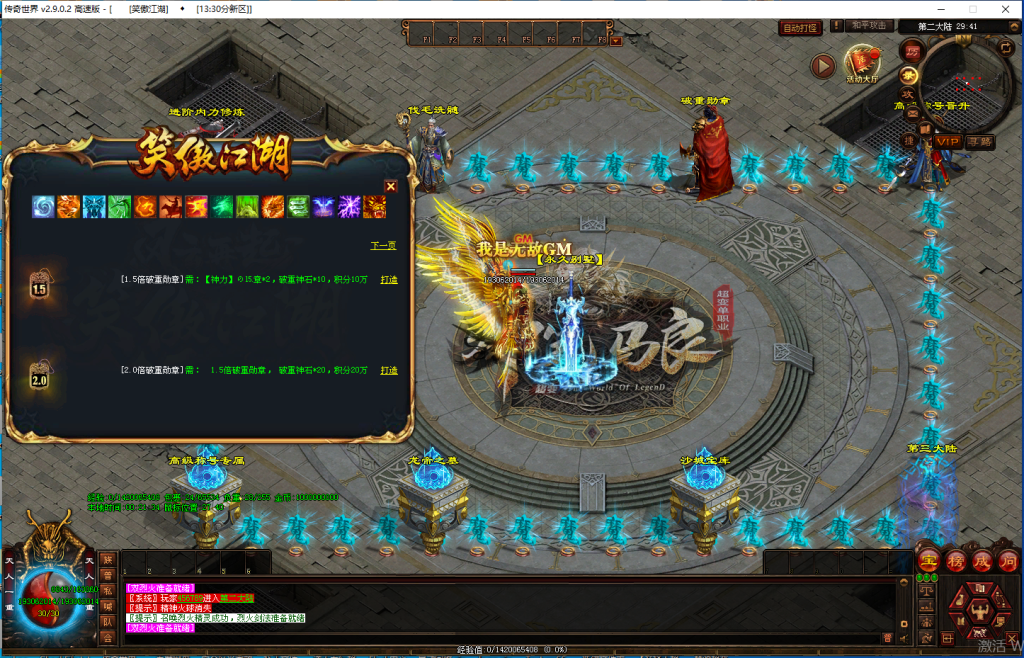Open the book icon beside the minimap
1024x658 pixels.
click(925, 128)
